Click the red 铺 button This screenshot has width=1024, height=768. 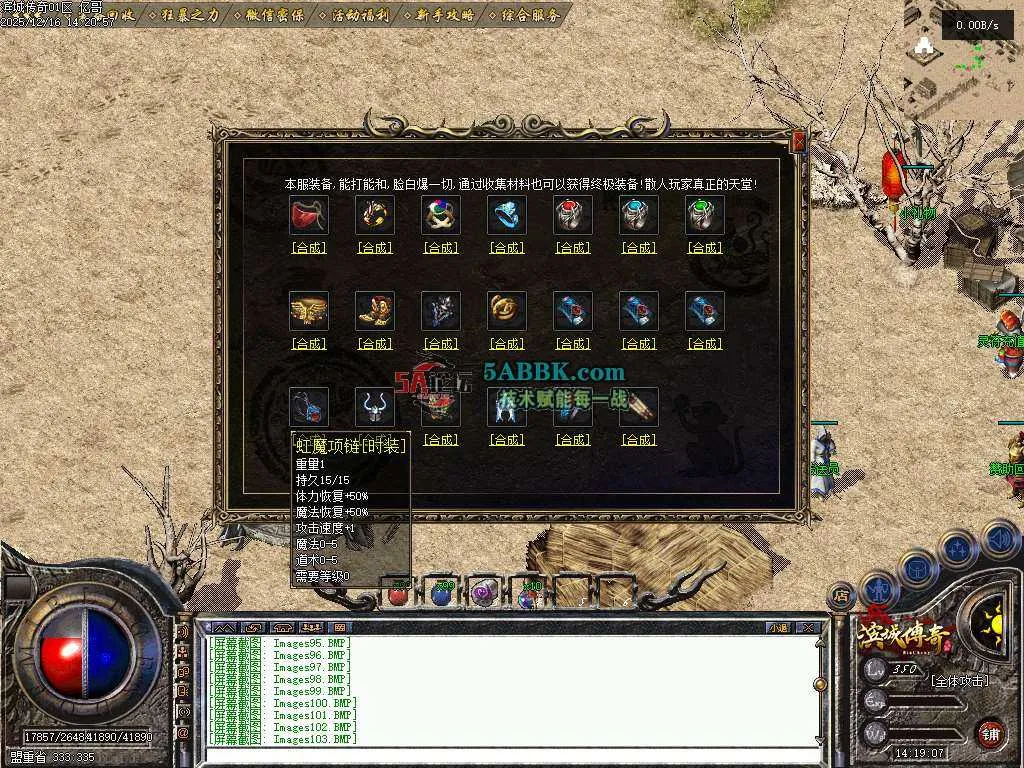(990, 733)
